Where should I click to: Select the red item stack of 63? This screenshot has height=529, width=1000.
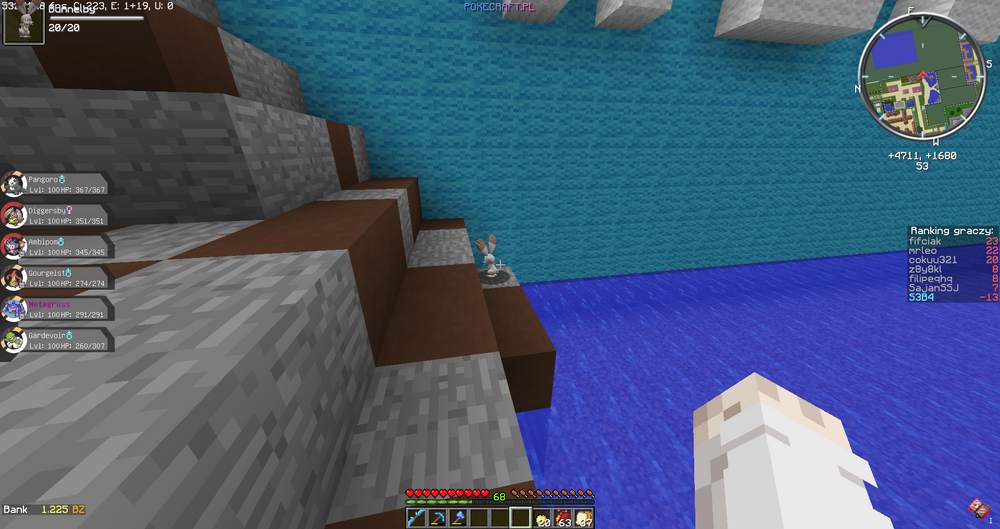[562, 518]
